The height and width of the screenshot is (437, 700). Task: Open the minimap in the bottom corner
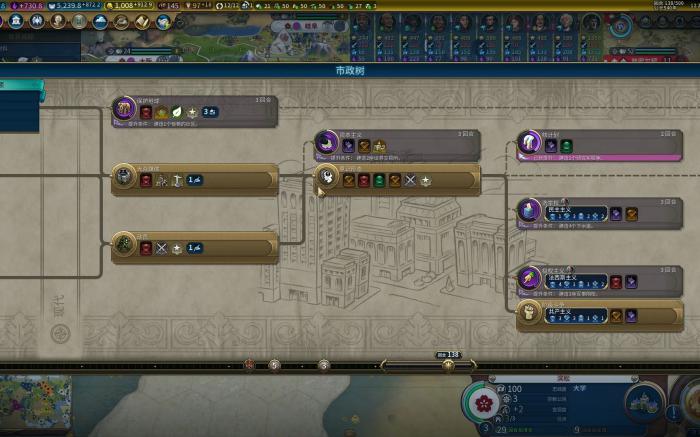point(36,405)
